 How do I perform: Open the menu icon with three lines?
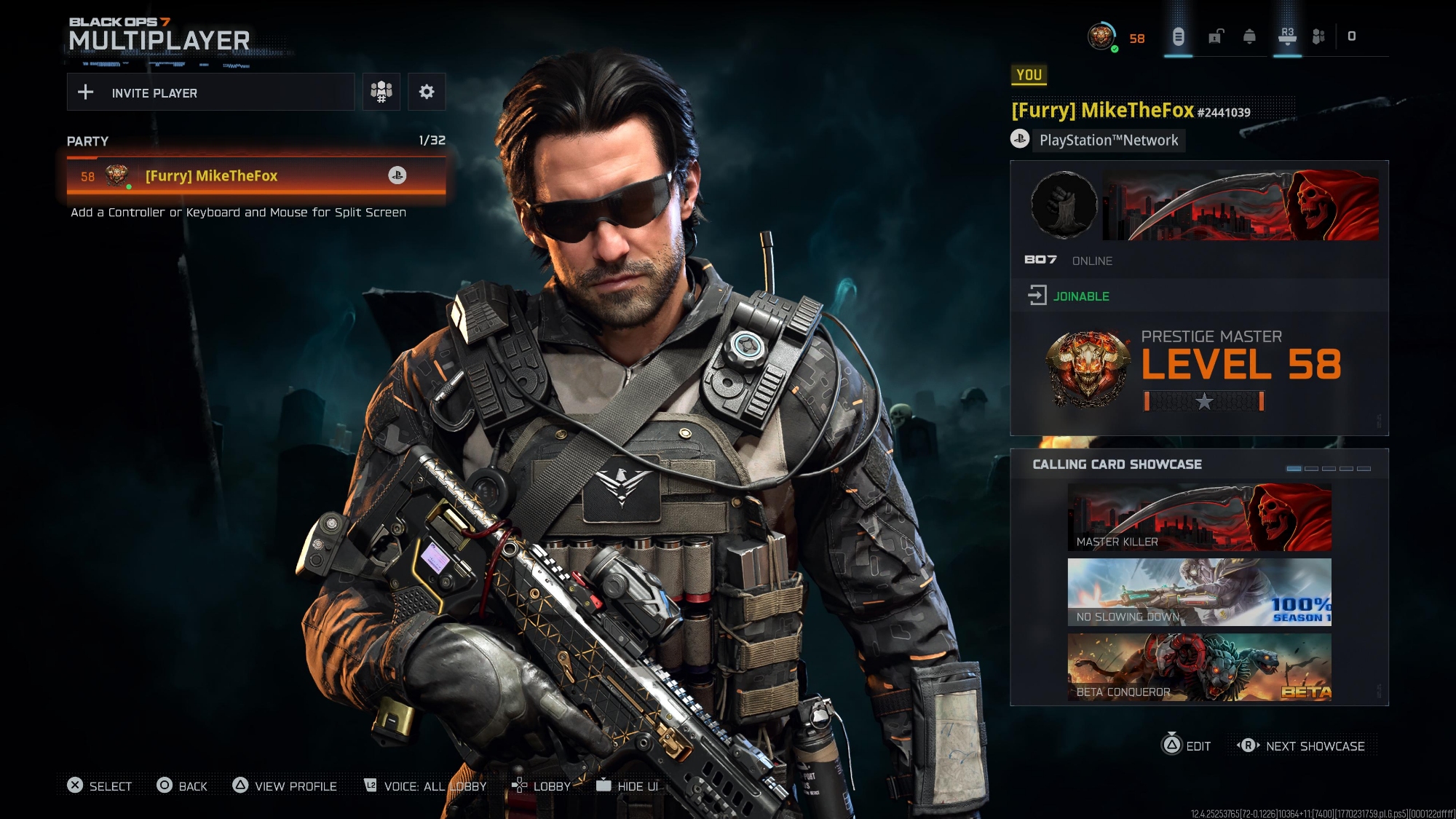click(x=1178, y=36)
